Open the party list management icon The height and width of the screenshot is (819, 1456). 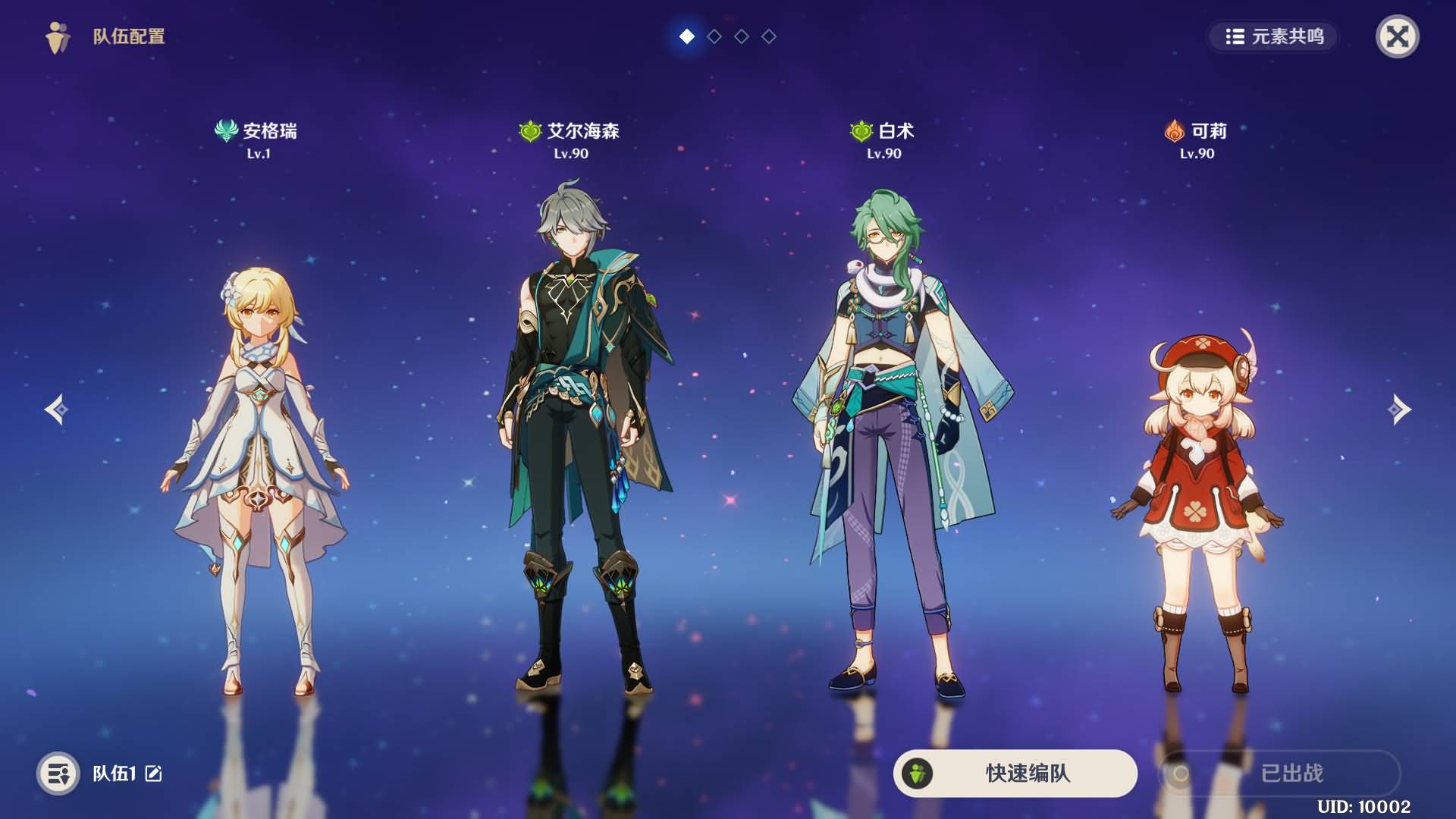58,773
